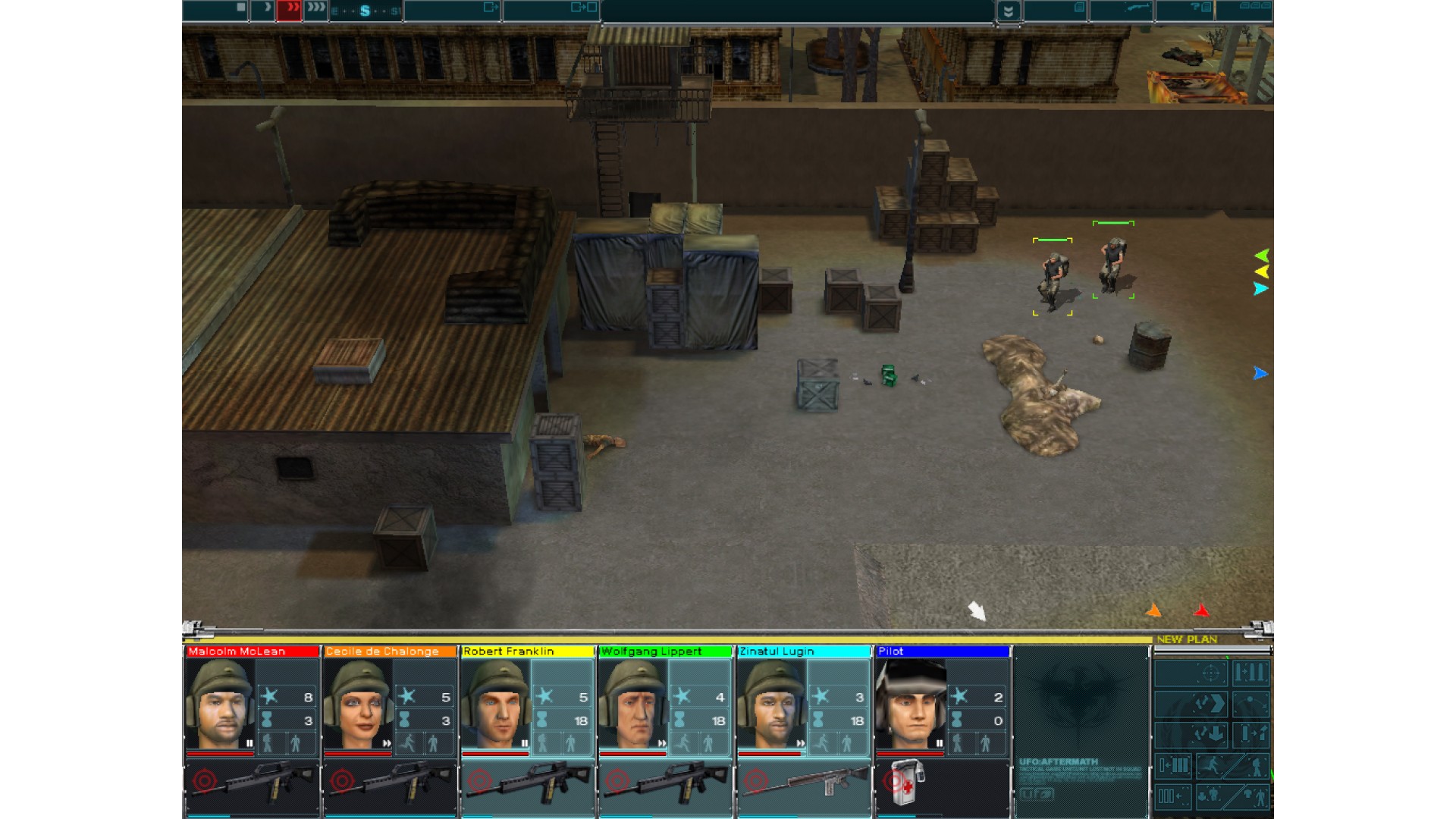Select Zinatul Lugin's portrait
1456x819 pixels.
click(x=772, y=704)
